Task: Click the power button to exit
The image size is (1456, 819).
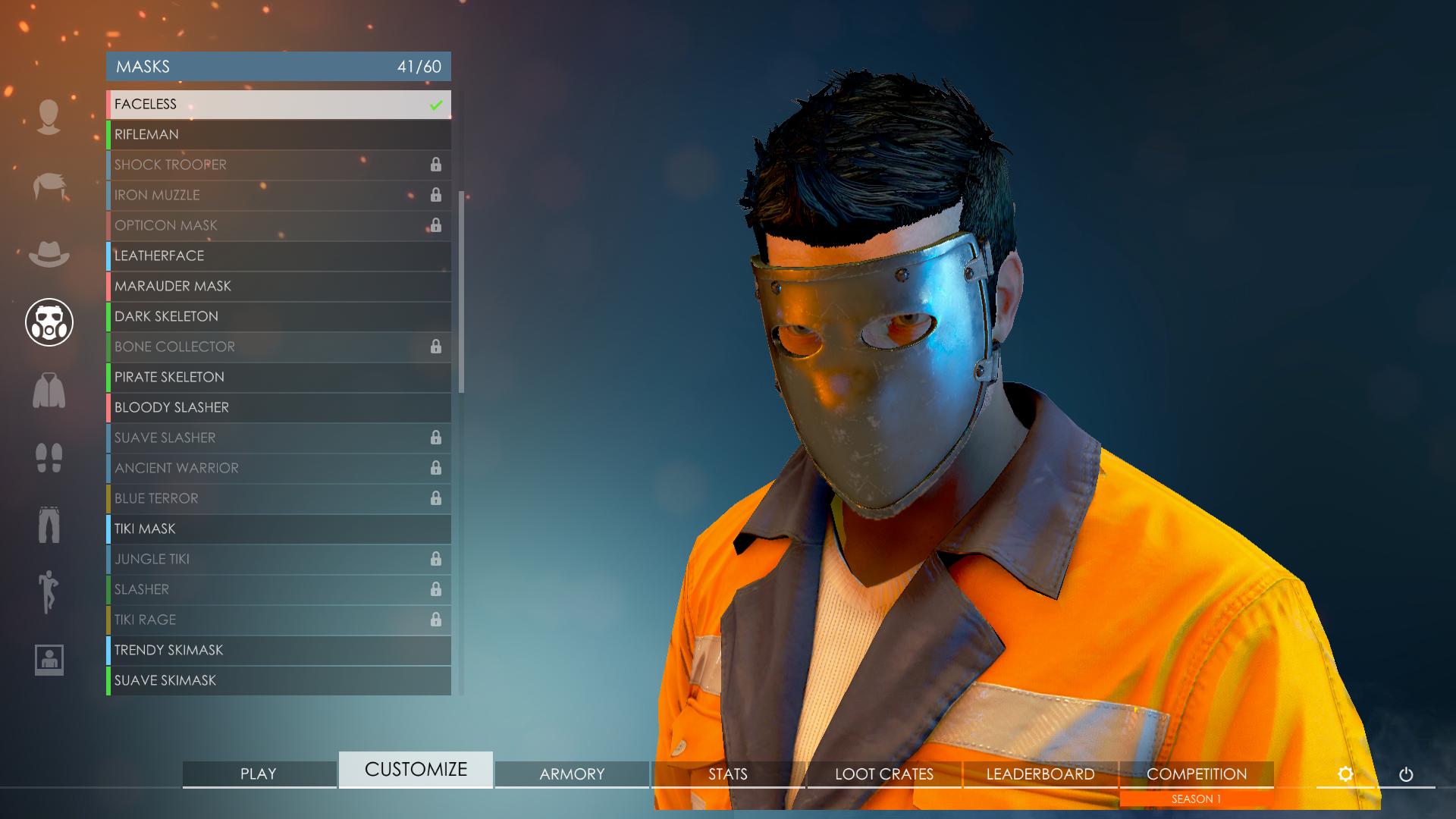Action: (x=1407, y=774)
